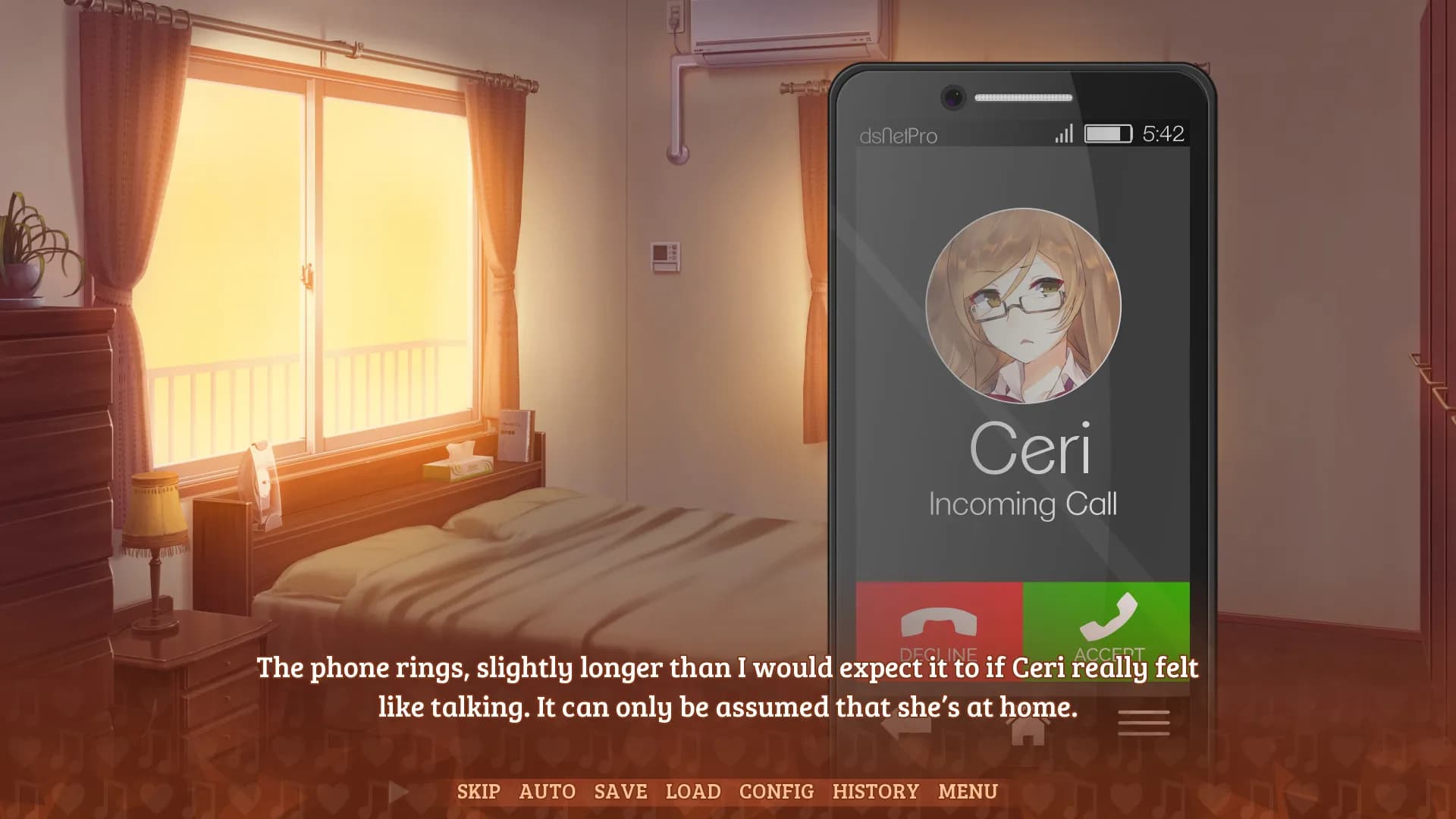Toggle AUTO read mode
Image resolution: width=1456 pixels, height=819 pixels.
pyautogui.click(x=548, y=792)
